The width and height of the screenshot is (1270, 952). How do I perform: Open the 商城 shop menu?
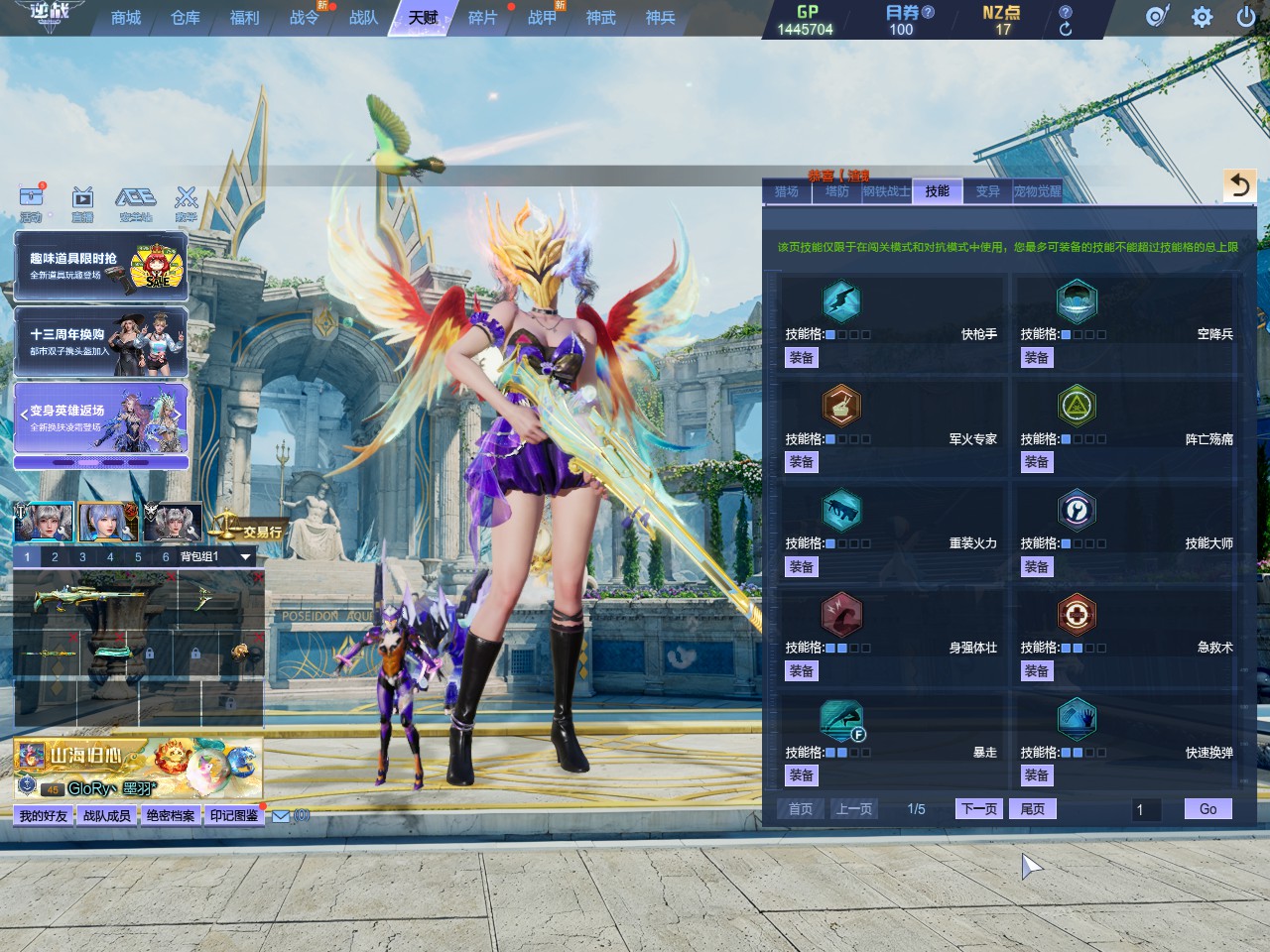[x=126, y=18]
